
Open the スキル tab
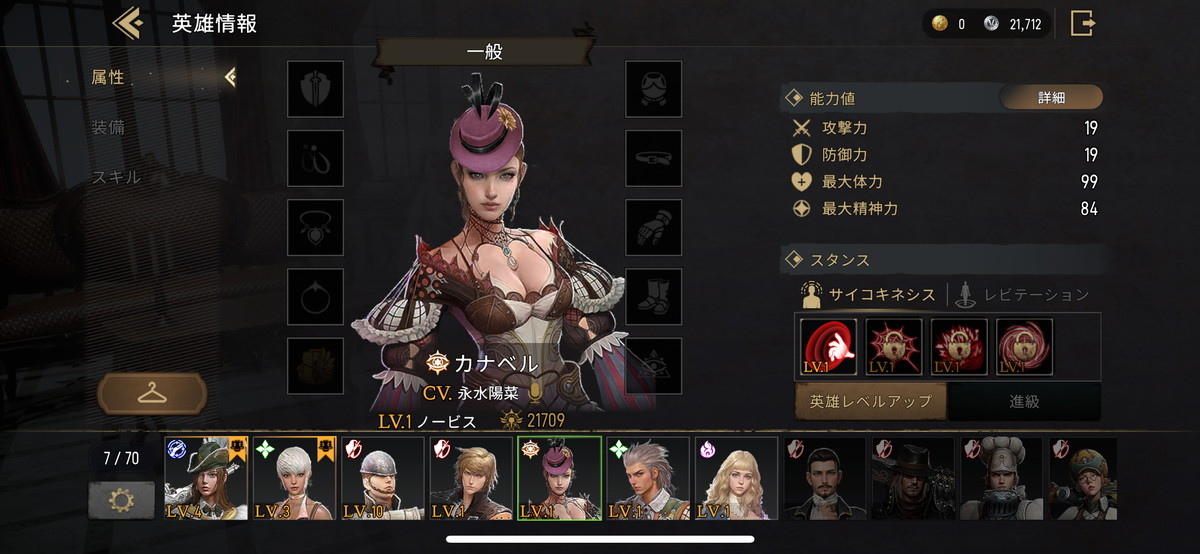click(x=116, y=177)
